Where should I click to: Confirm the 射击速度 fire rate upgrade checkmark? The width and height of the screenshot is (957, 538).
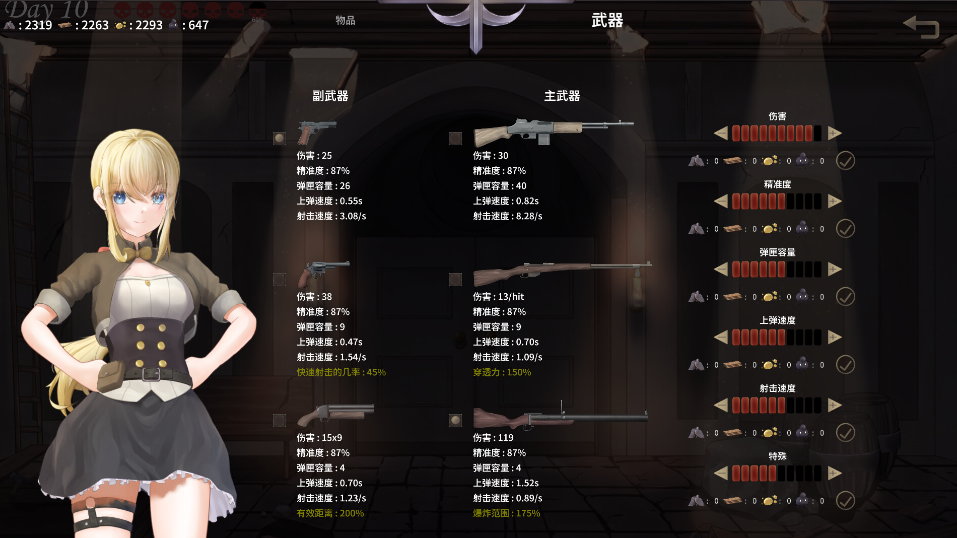[x=845, y=432]
